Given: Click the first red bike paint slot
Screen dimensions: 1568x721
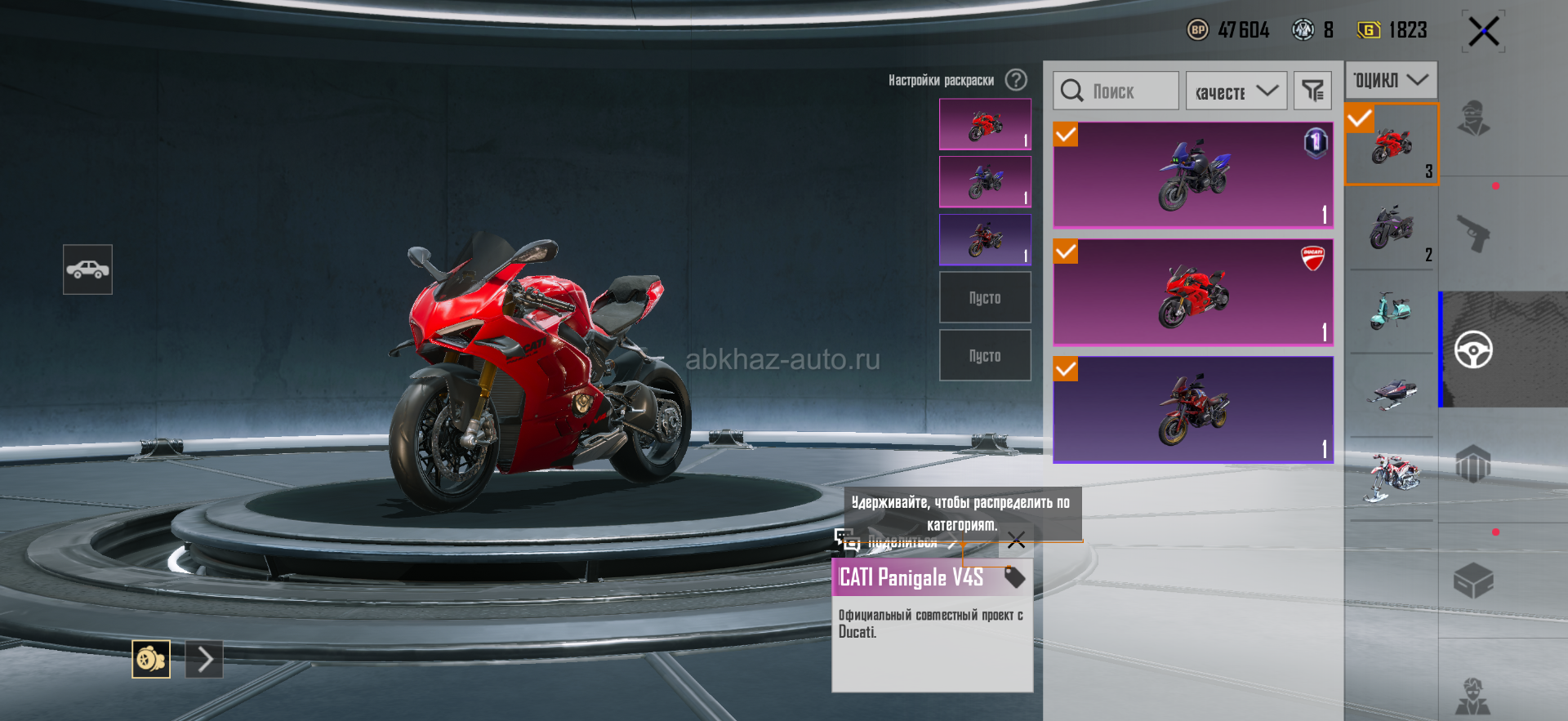Looking at the screenshot, I should [x=985, y=124].
